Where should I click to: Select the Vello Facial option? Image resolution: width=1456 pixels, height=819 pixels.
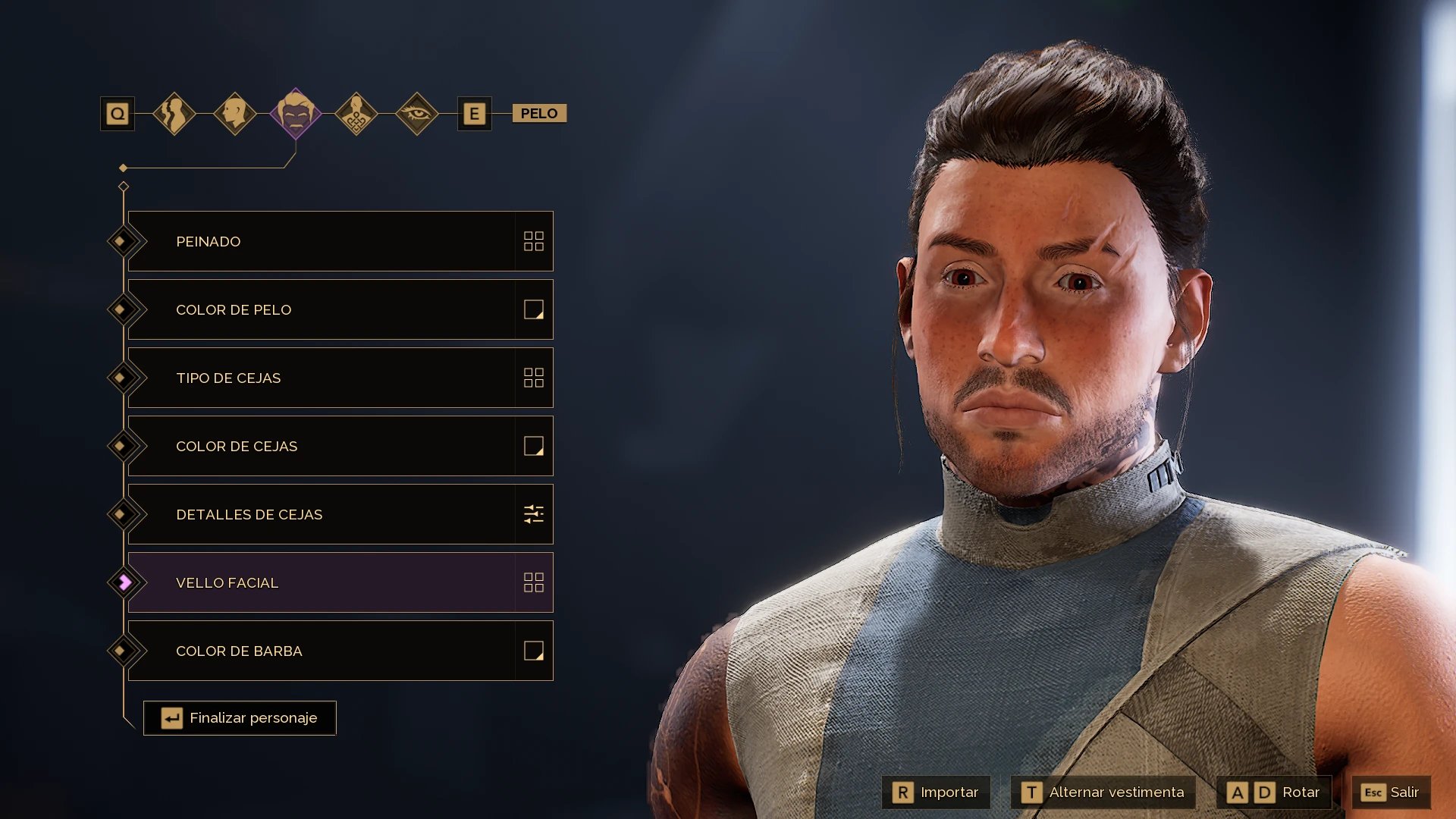coord(340,582)
